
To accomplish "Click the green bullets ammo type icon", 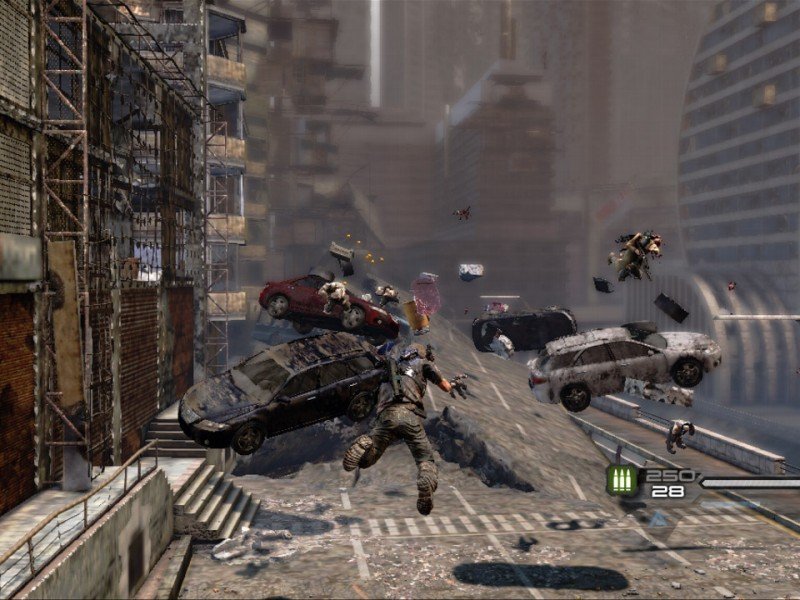I will pyautogui.click(x=622, y=481).
